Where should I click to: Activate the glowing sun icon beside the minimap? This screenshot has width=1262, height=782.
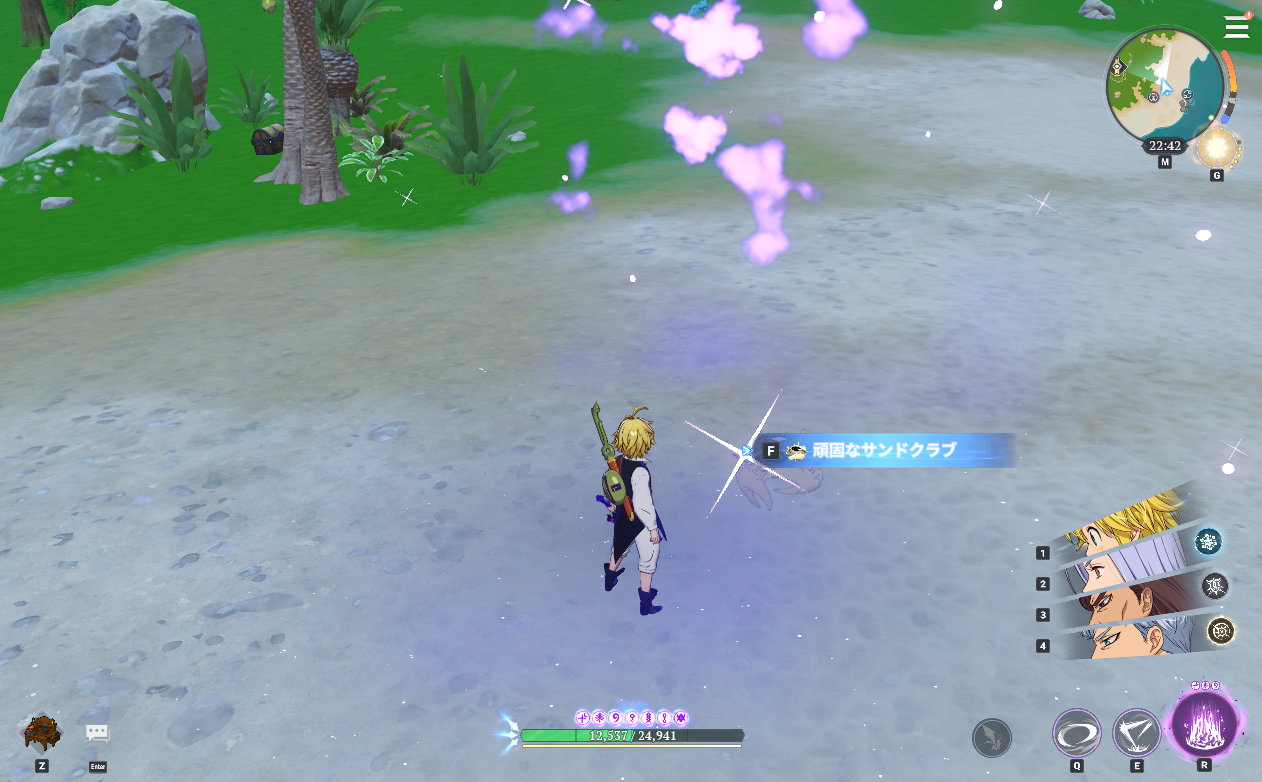coord(1217,149)
